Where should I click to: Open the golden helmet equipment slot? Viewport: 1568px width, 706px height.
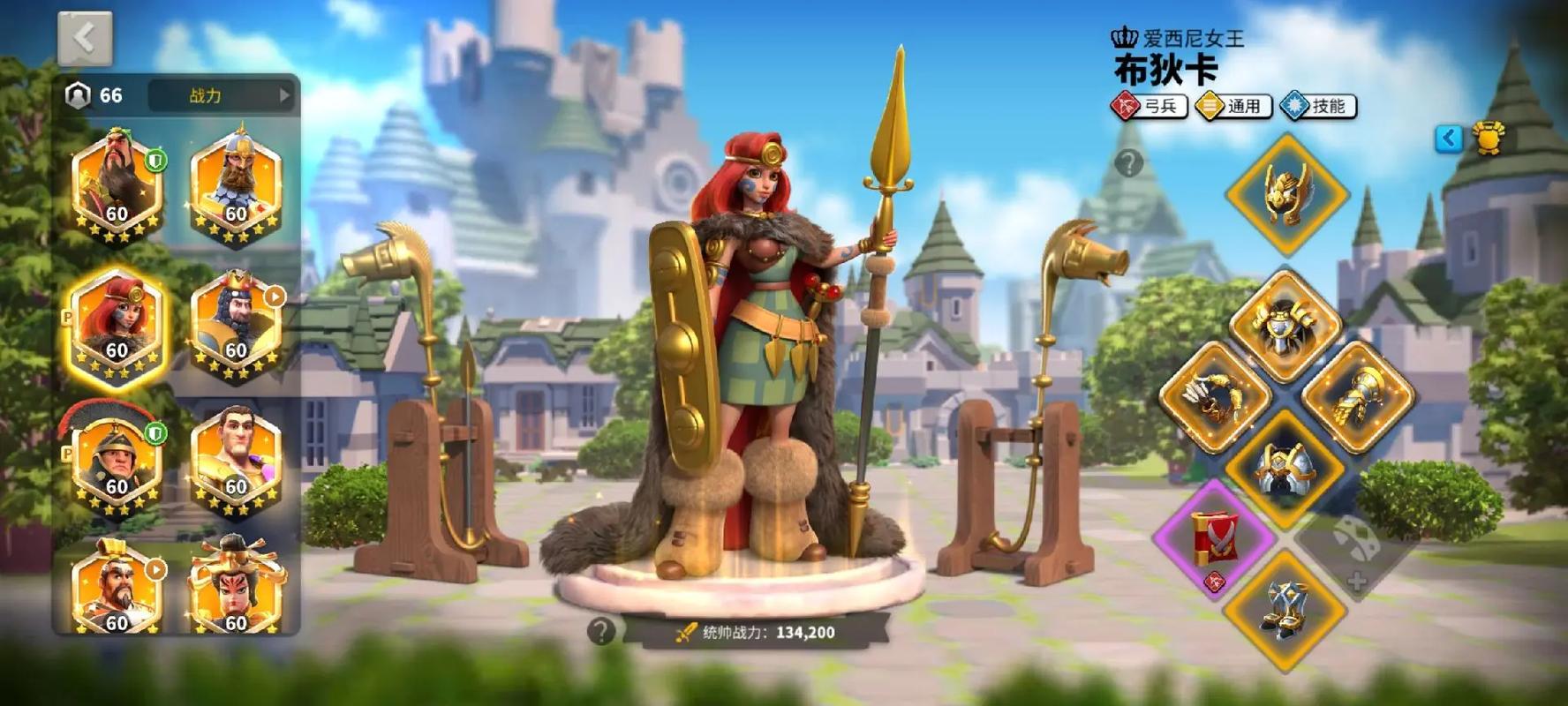1286,193
